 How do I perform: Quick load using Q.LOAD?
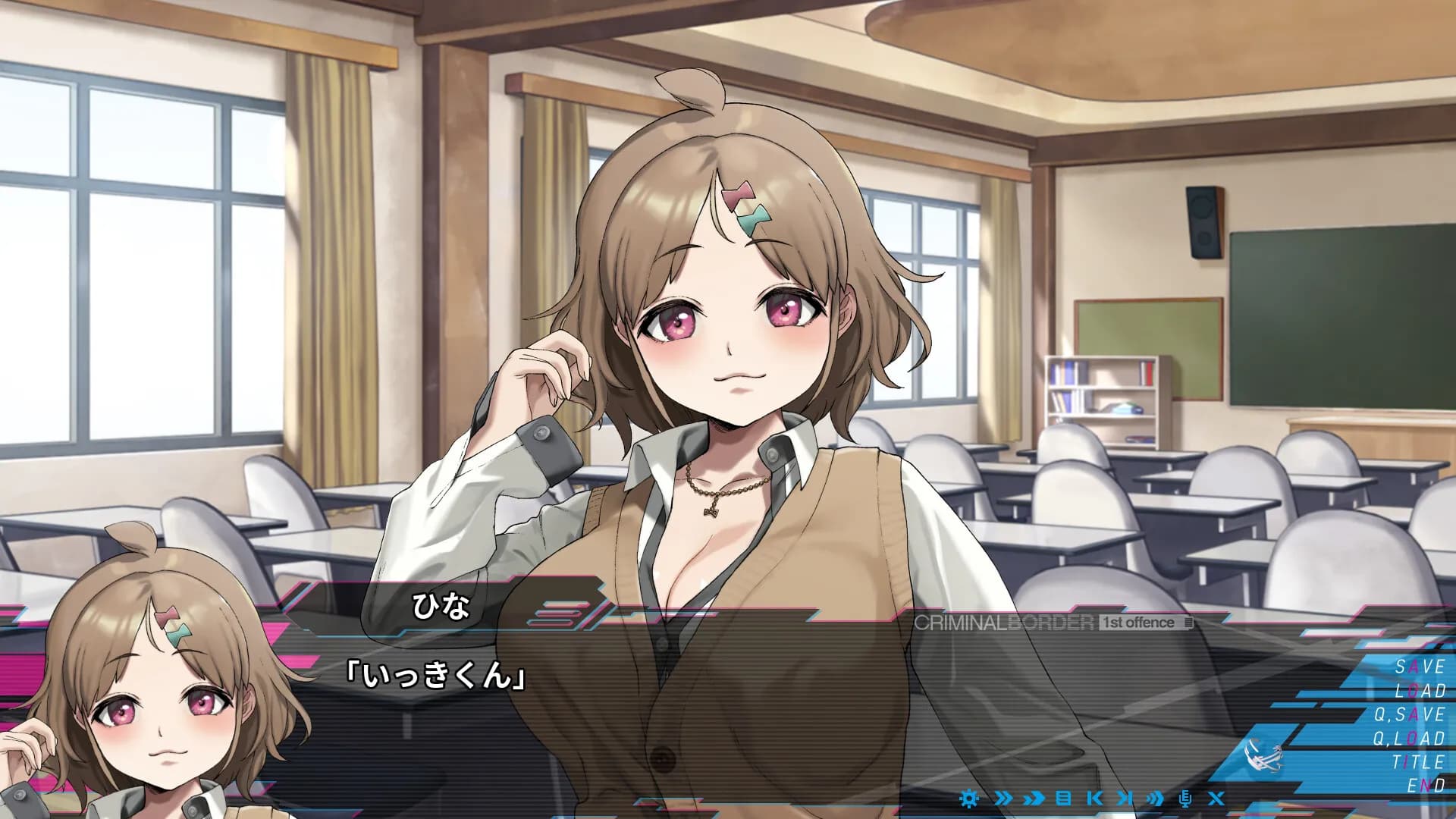pyautogui.click(x=1409, y=738)
